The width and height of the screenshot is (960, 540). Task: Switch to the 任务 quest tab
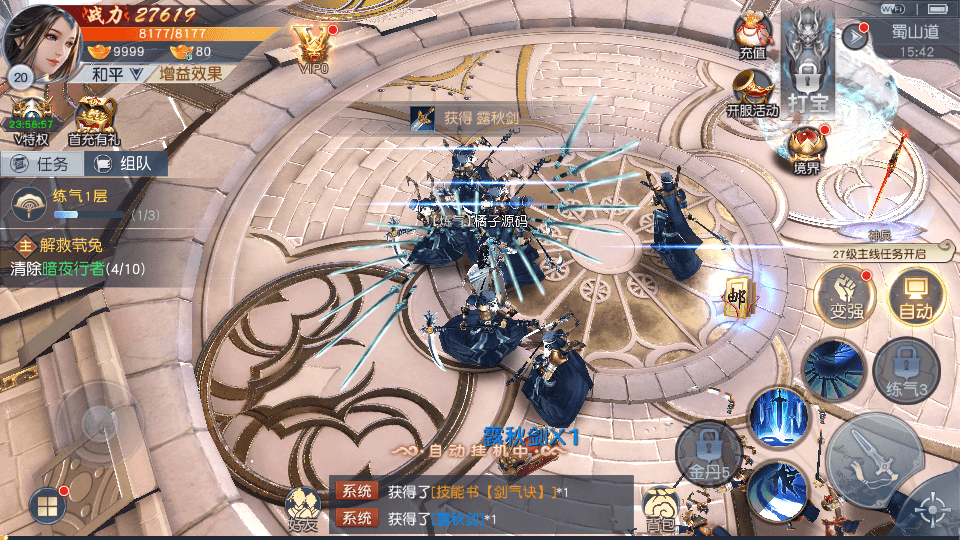coord(40,164)
